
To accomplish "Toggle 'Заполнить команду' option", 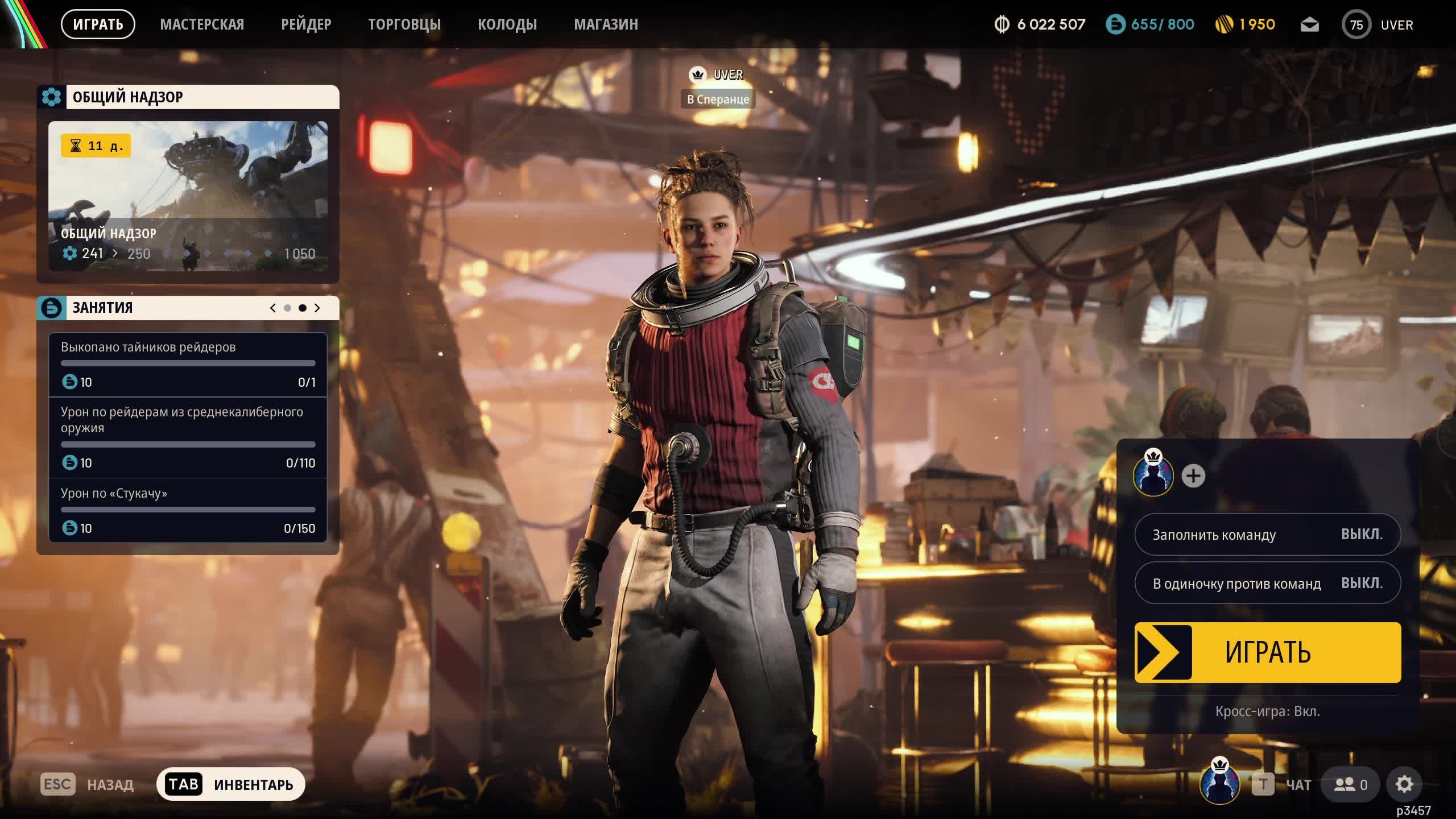I will (x=1267, y=535).
